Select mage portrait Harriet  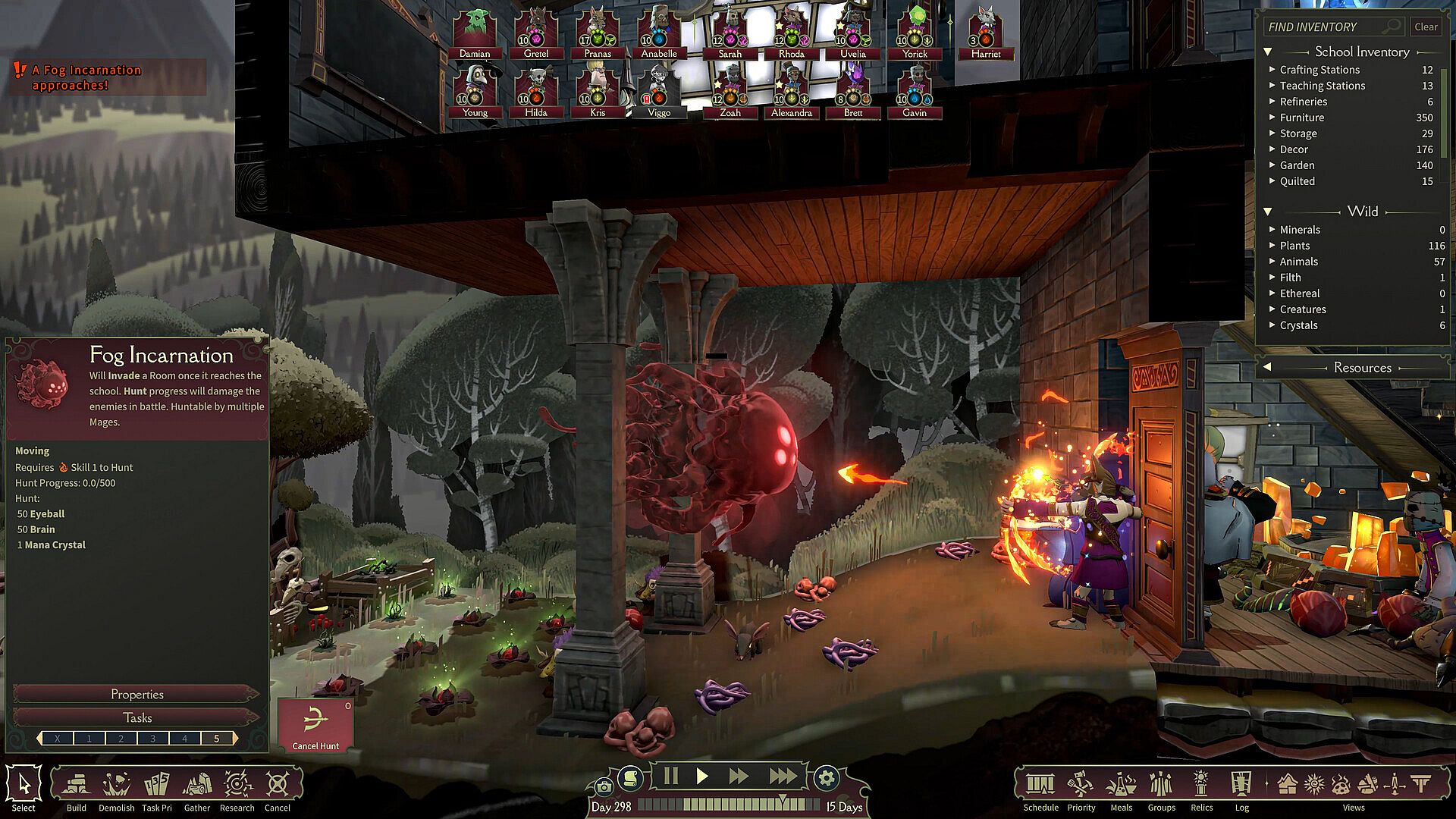click(985, 34)
